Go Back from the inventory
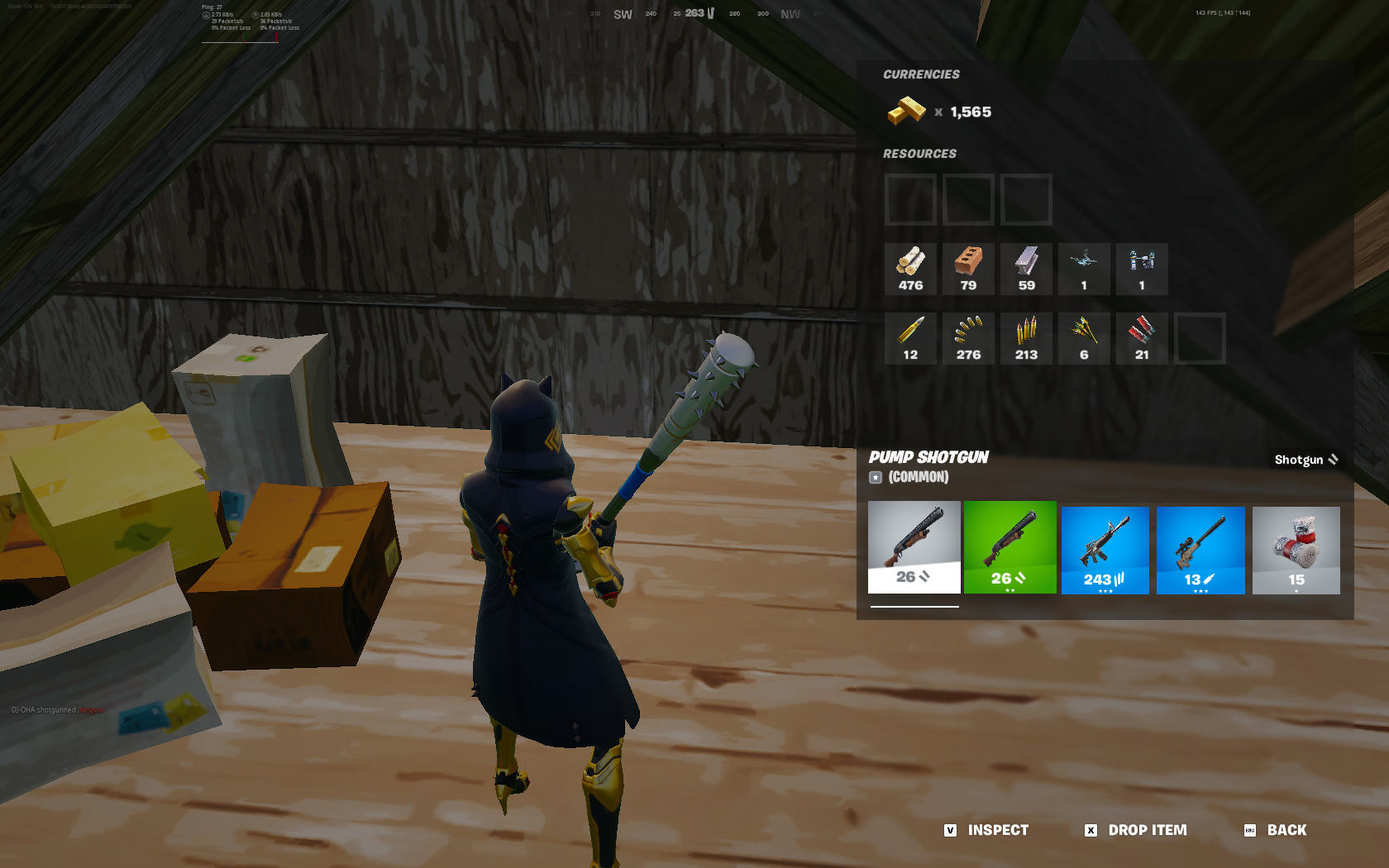The image size is (1389, 868). pyautogui.click(x=1276, y=830)
